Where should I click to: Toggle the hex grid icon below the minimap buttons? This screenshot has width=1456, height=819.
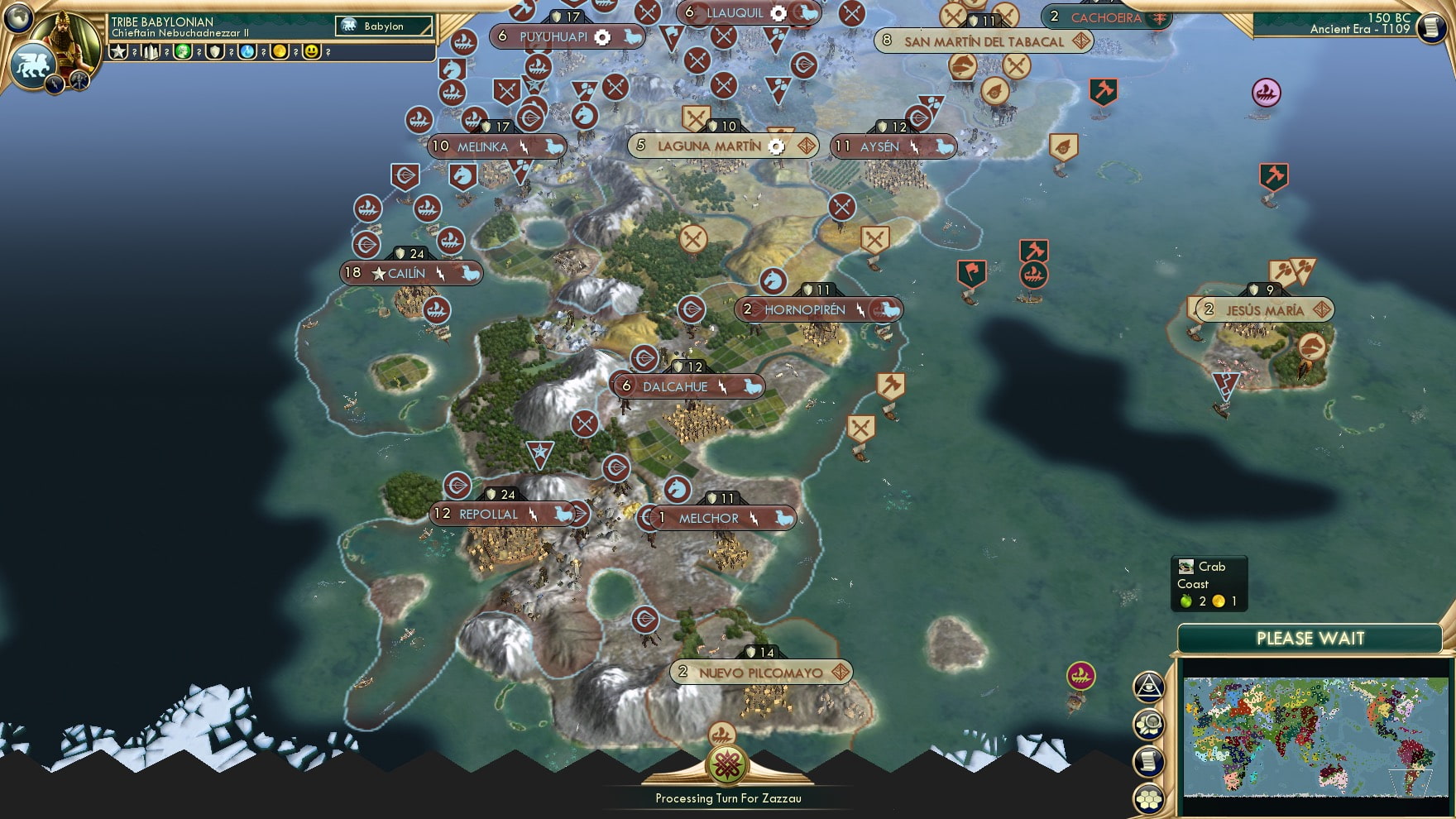click(1148, 799)
